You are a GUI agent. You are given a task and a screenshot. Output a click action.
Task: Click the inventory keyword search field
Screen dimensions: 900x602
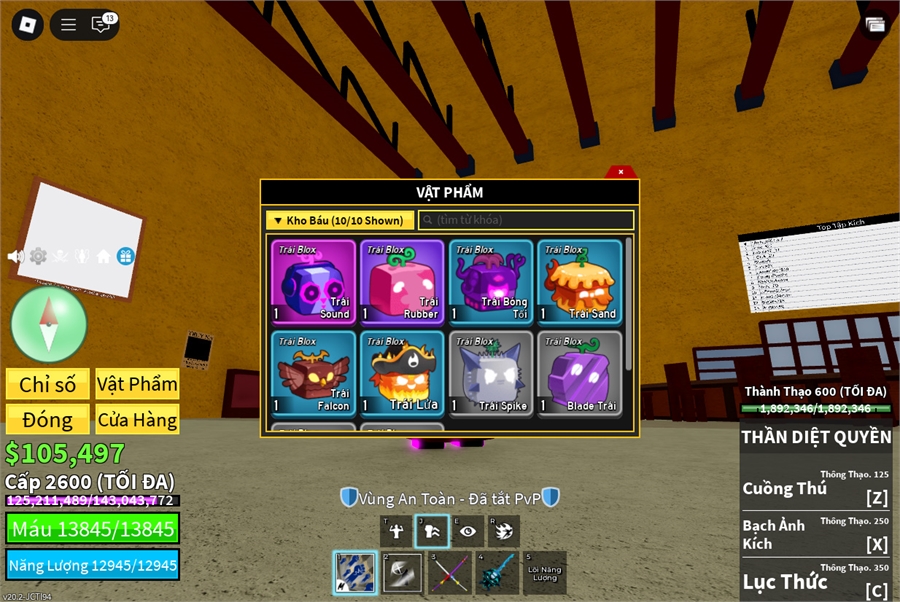pyautogui.click(x=526, y=220)
